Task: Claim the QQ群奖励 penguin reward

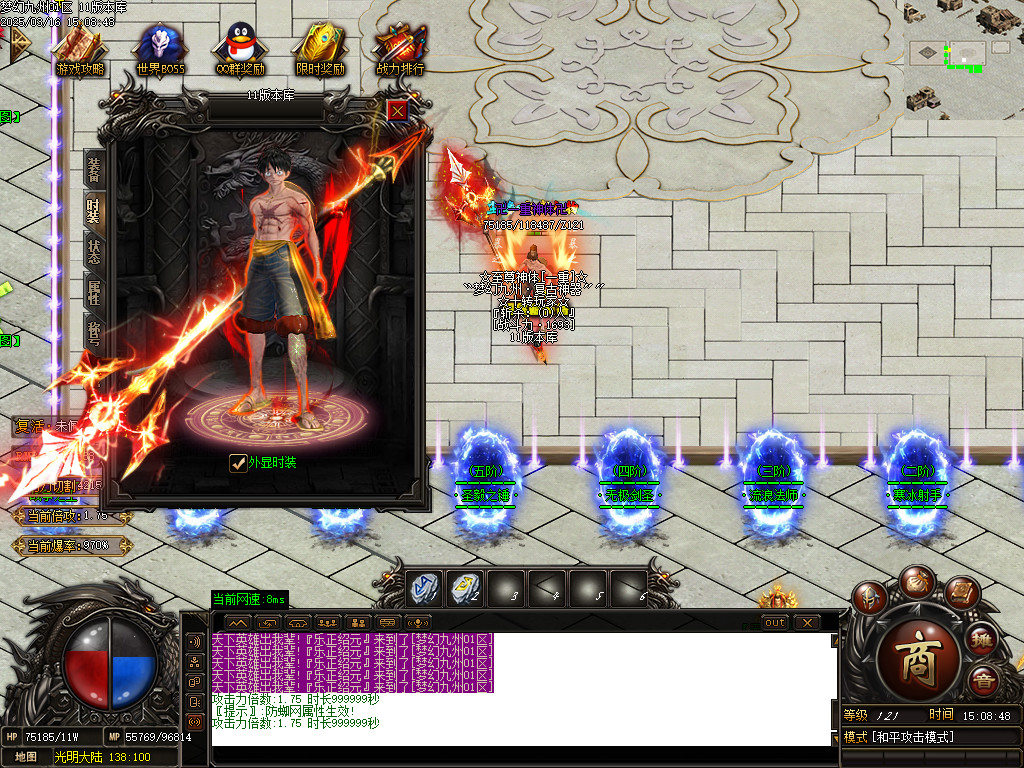Action: 240,51
